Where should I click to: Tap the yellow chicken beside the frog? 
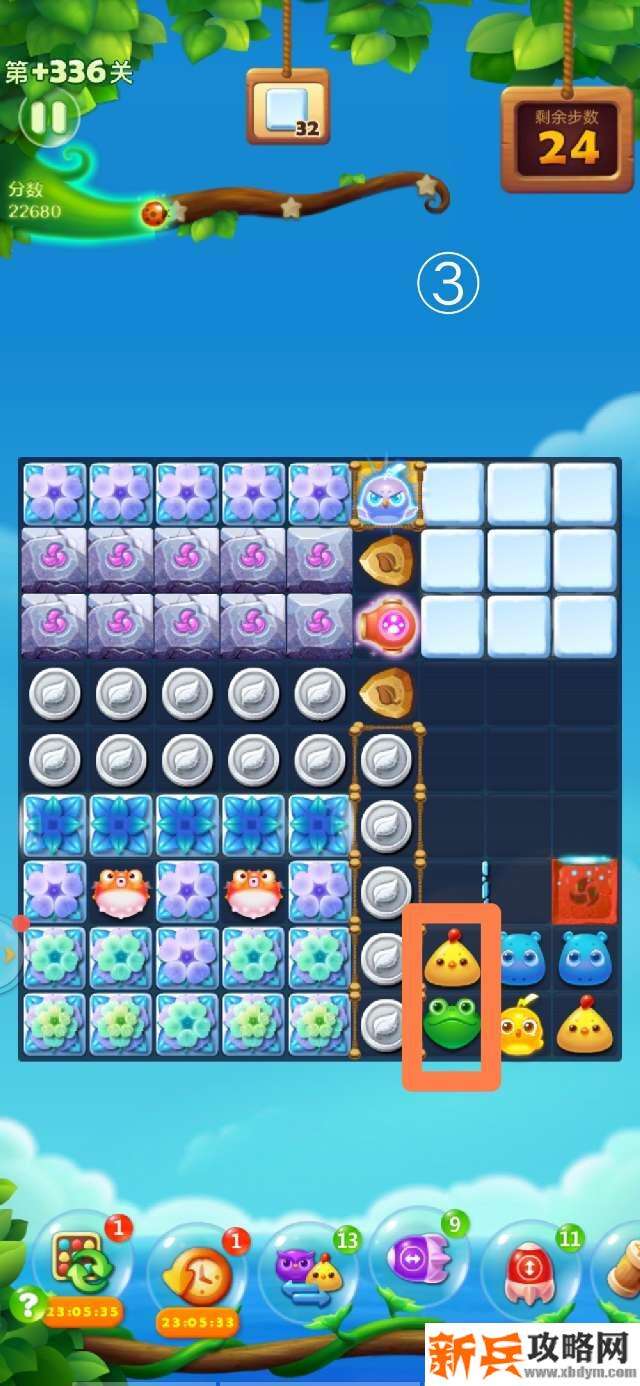(x=520, y=1027)
